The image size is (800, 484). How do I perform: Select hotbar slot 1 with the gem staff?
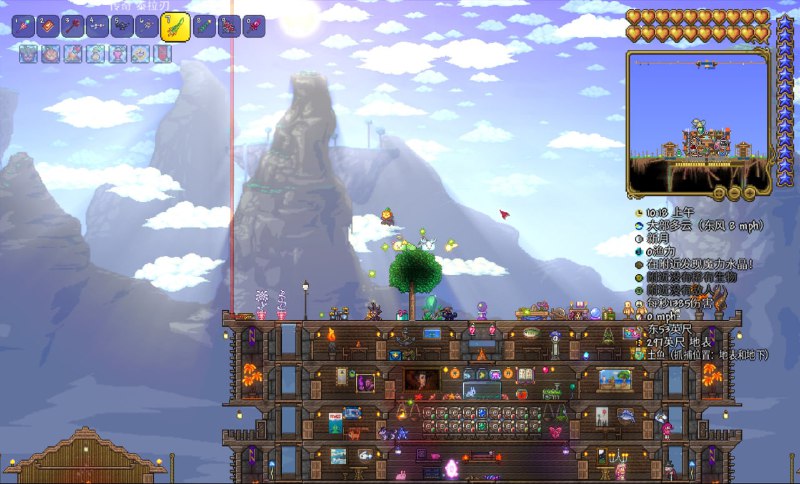(x=23, y=26)
